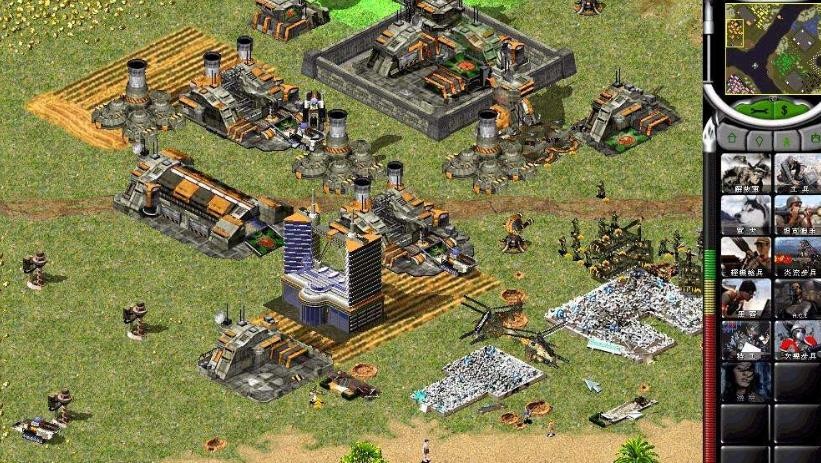Train the helmeted soldier beside the dog

coord(797,214)
